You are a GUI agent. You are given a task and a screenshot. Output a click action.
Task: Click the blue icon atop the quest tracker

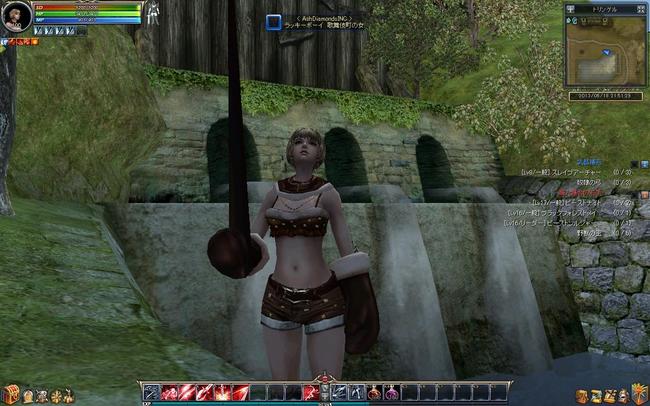tap(644, 164)
